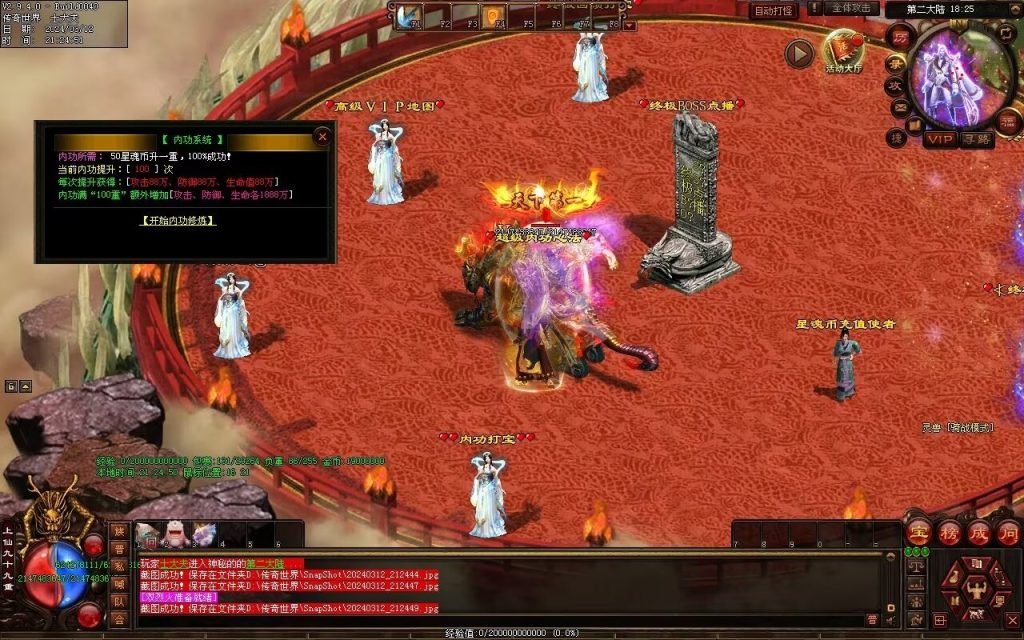Close the 内功系统 dialog
Screen dimensions: 1024x640
point(322,136)
